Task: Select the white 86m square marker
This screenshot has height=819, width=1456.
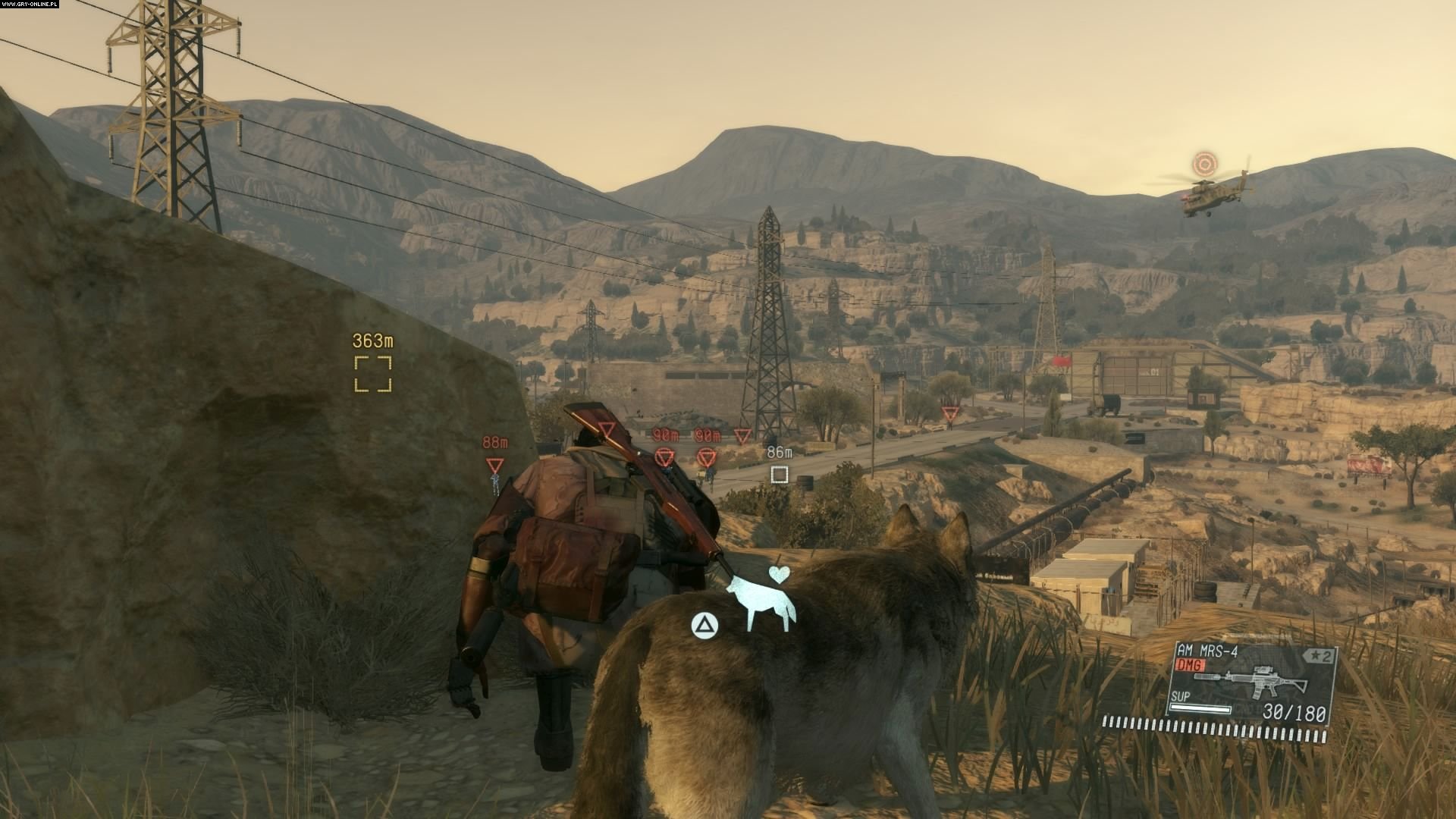Action: (x=779, y=475)
